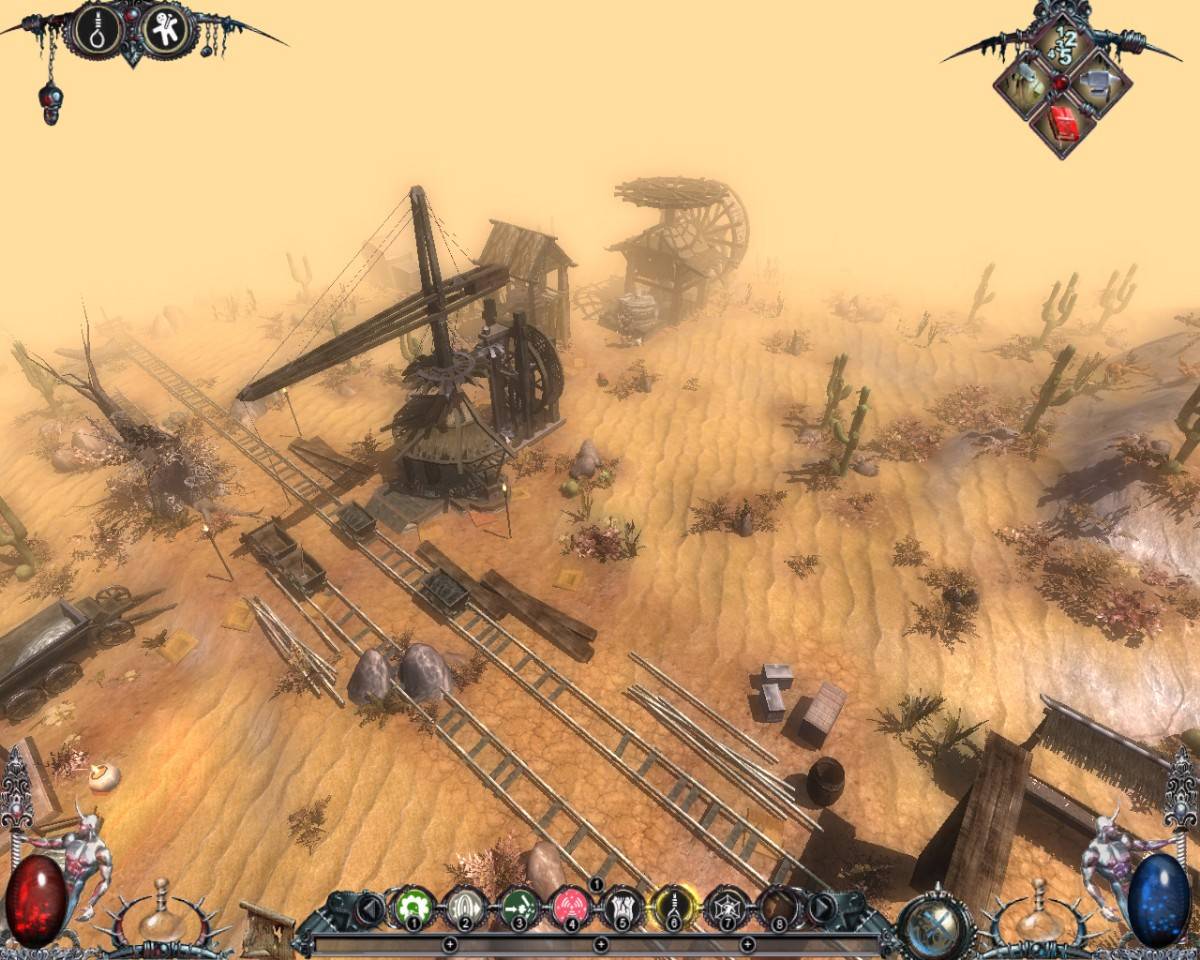The height and width of the screenshot is (960, 1200).
Task: Select the yellow highlighted skill in slot 6
Action: click(674, 908)
